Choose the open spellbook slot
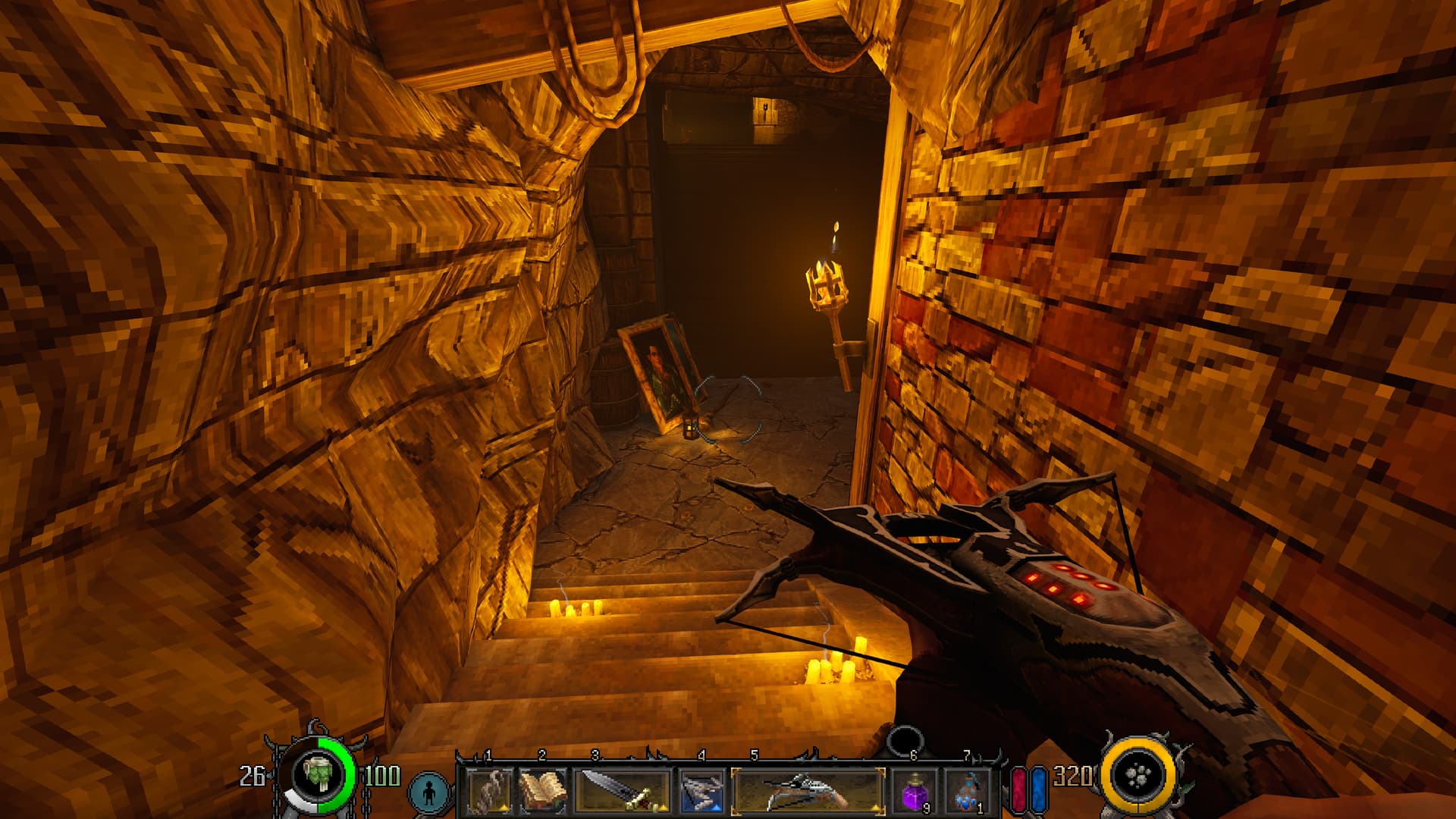This screenshot has width=1456, height=819. 541,792
